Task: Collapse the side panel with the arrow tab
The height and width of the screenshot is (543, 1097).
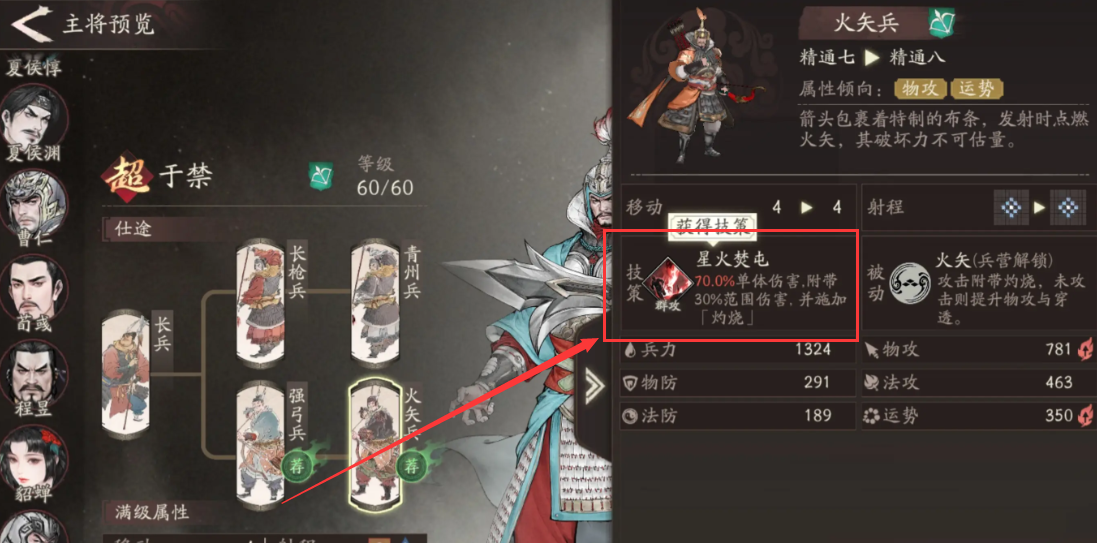Action: click(x=594, y=387)
